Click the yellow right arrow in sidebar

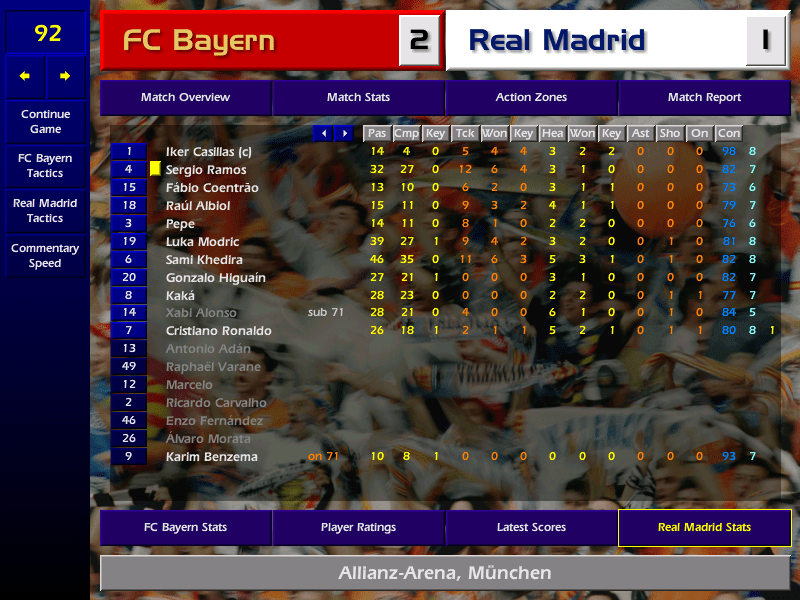coord(66,76)
